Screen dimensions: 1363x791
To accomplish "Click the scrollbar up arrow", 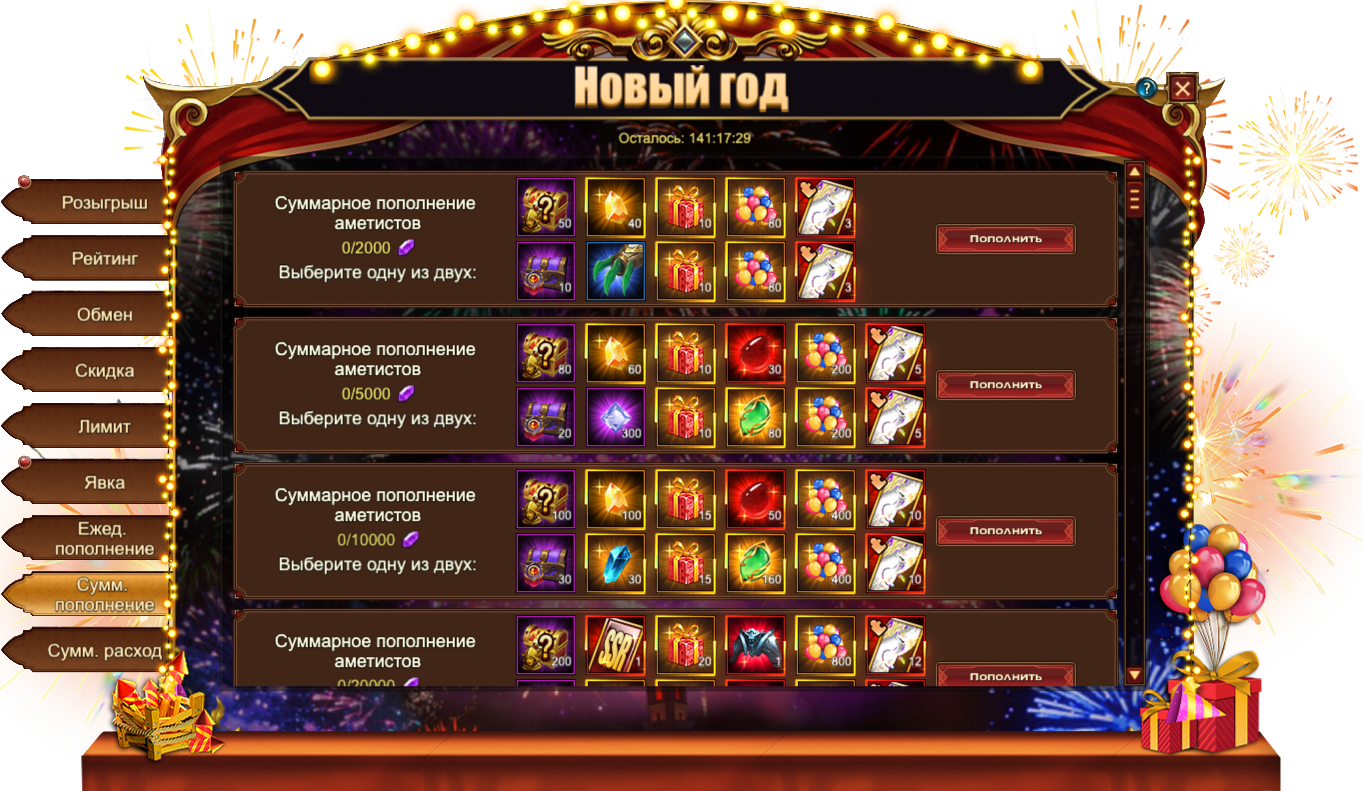I will (1134, 171).
